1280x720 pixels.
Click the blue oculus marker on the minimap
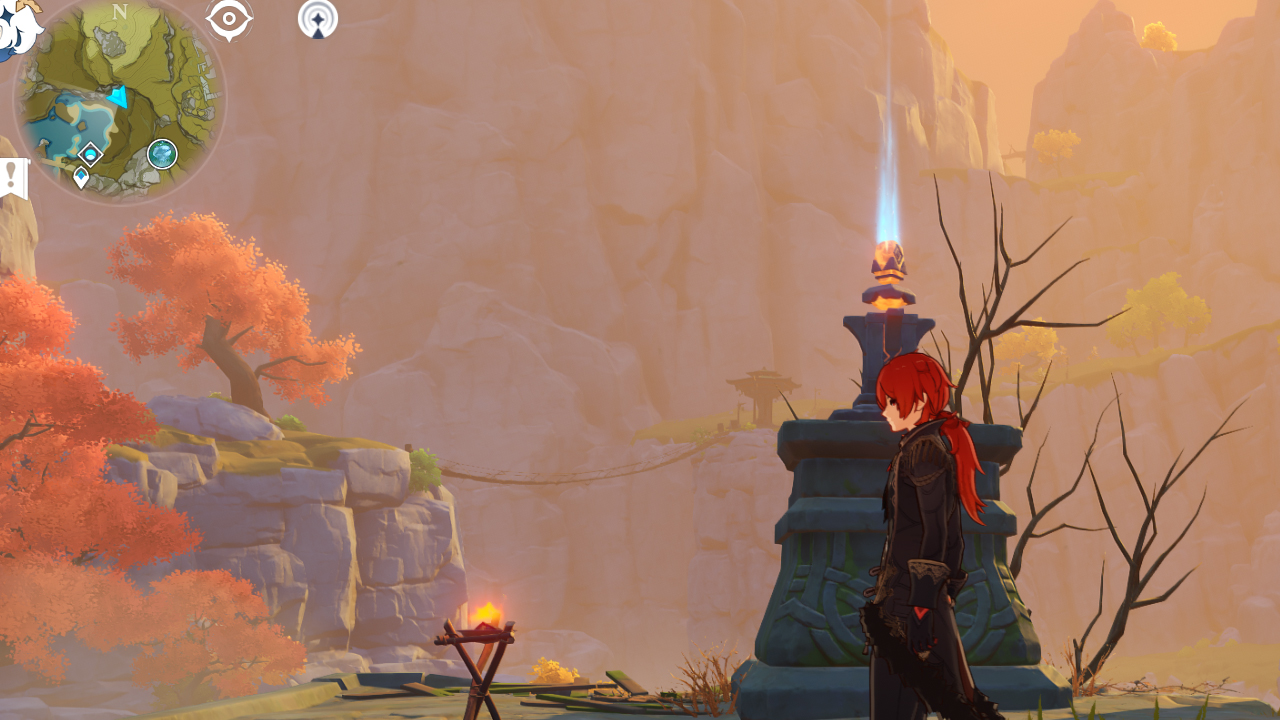[81, 176]
